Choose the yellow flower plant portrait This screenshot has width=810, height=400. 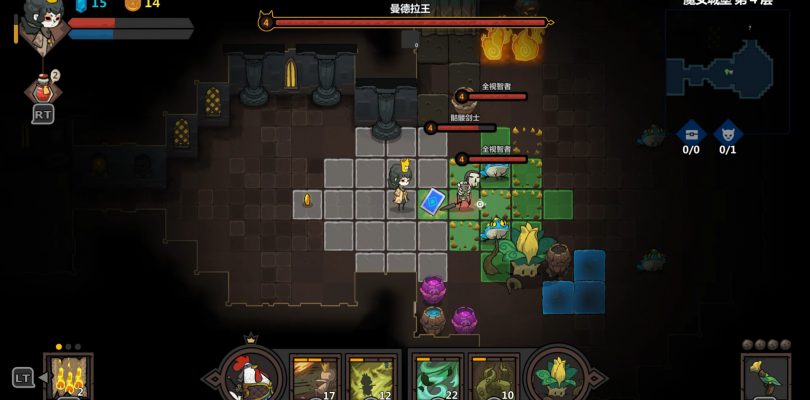pyautogui.click(x=558, y=376)
